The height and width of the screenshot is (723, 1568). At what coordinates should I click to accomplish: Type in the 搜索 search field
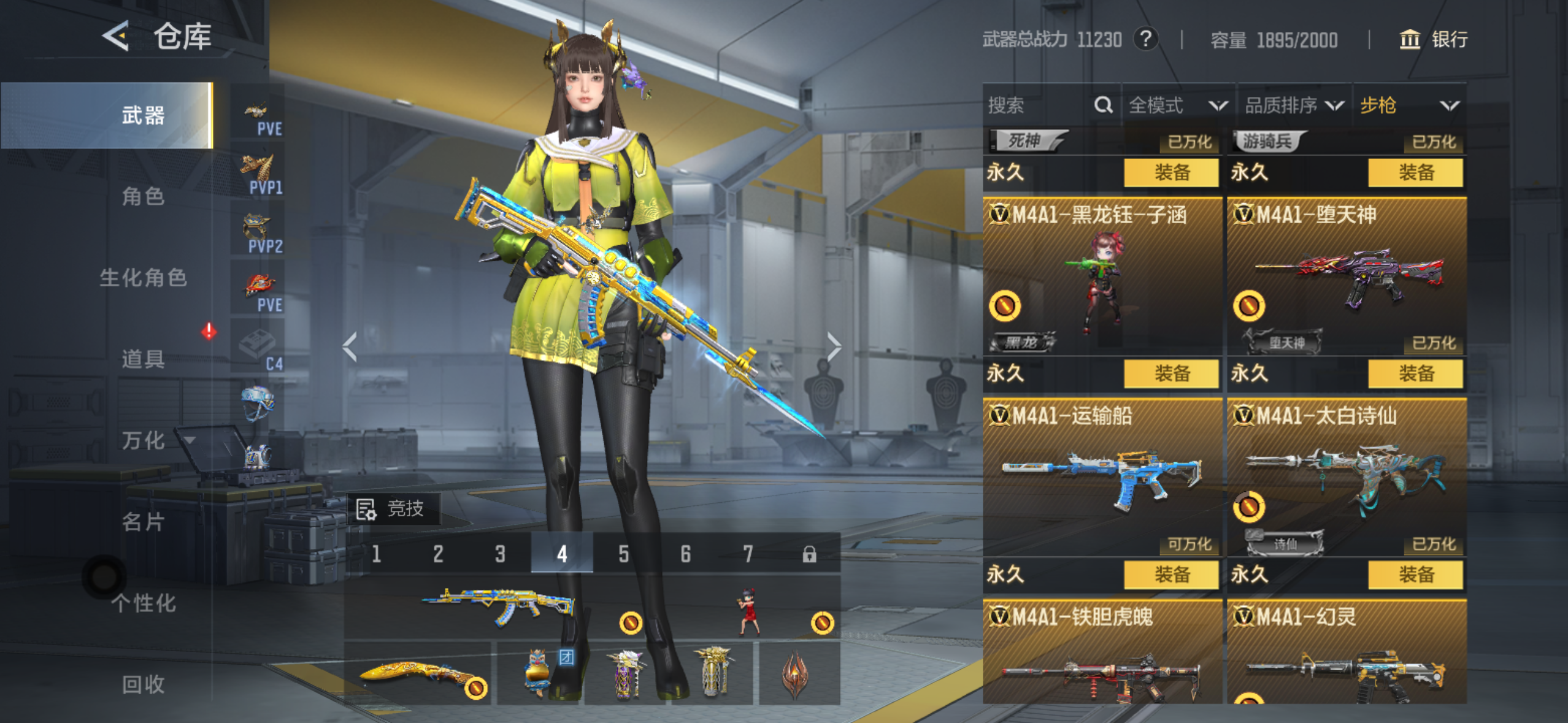tap(1037, 105)
